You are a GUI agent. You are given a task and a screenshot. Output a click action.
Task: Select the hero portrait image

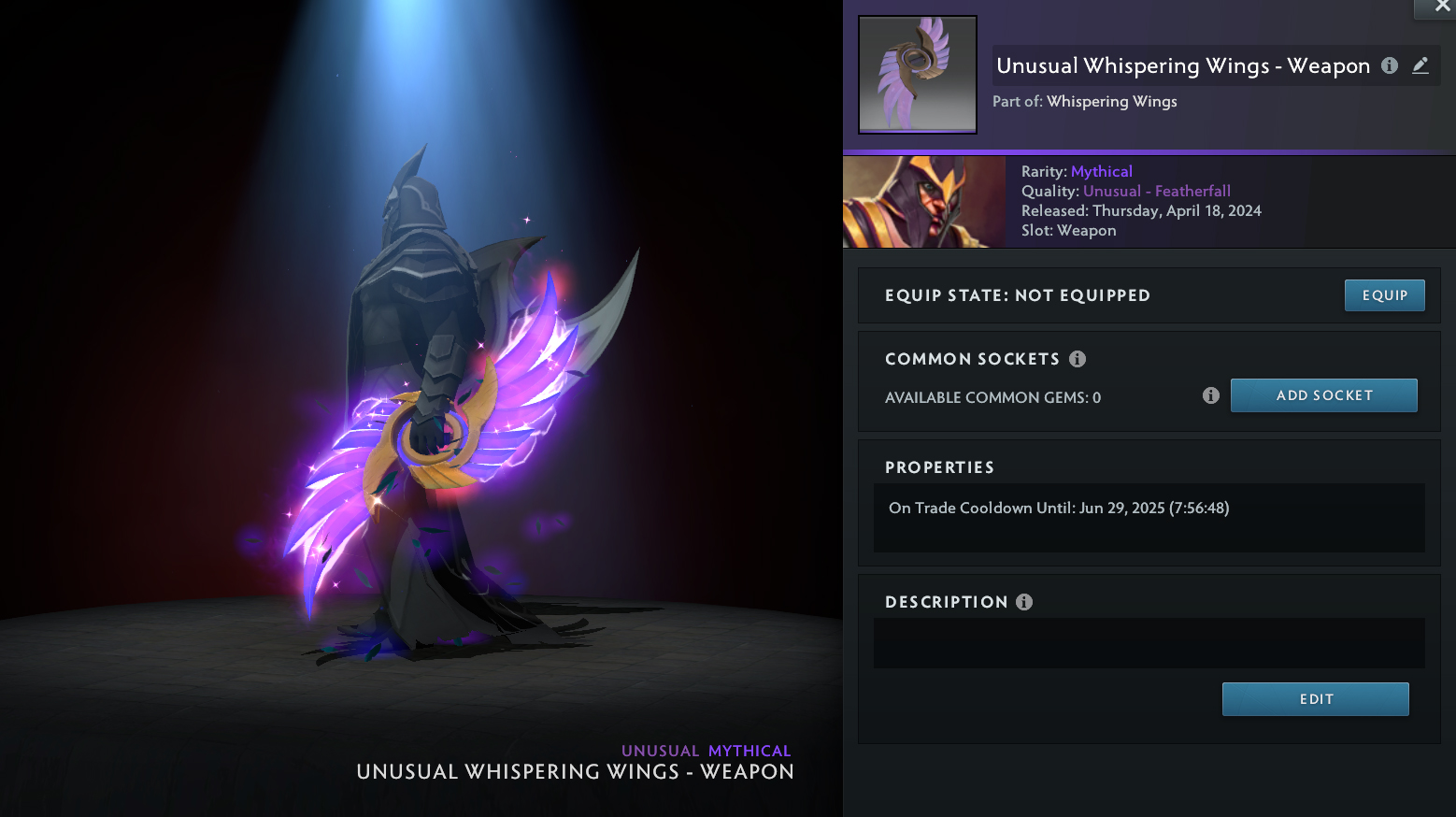tap(924, 202)
